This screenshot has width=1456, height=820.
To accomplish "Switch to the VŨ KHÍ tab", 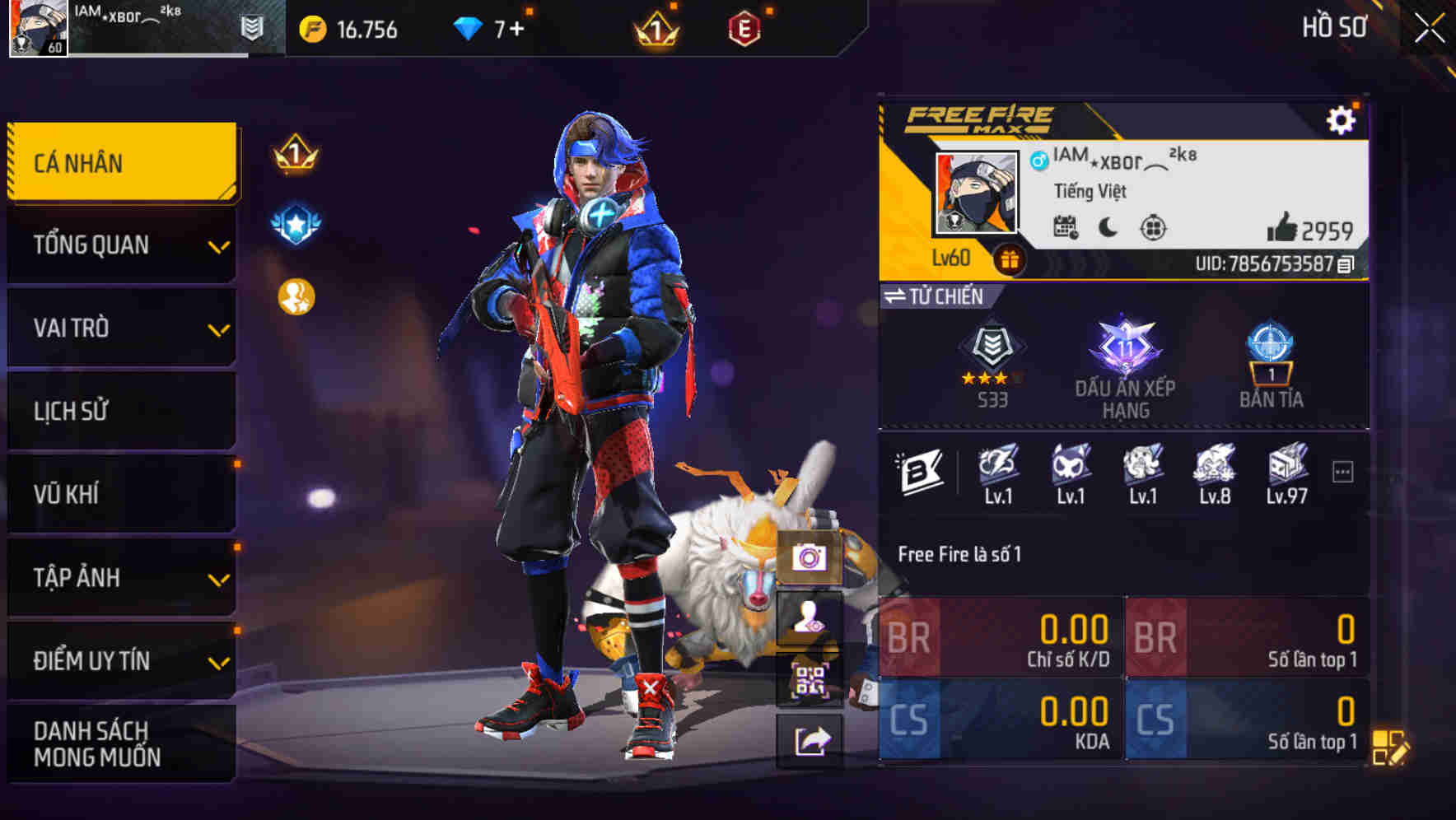I will click(x=120, y=495).
